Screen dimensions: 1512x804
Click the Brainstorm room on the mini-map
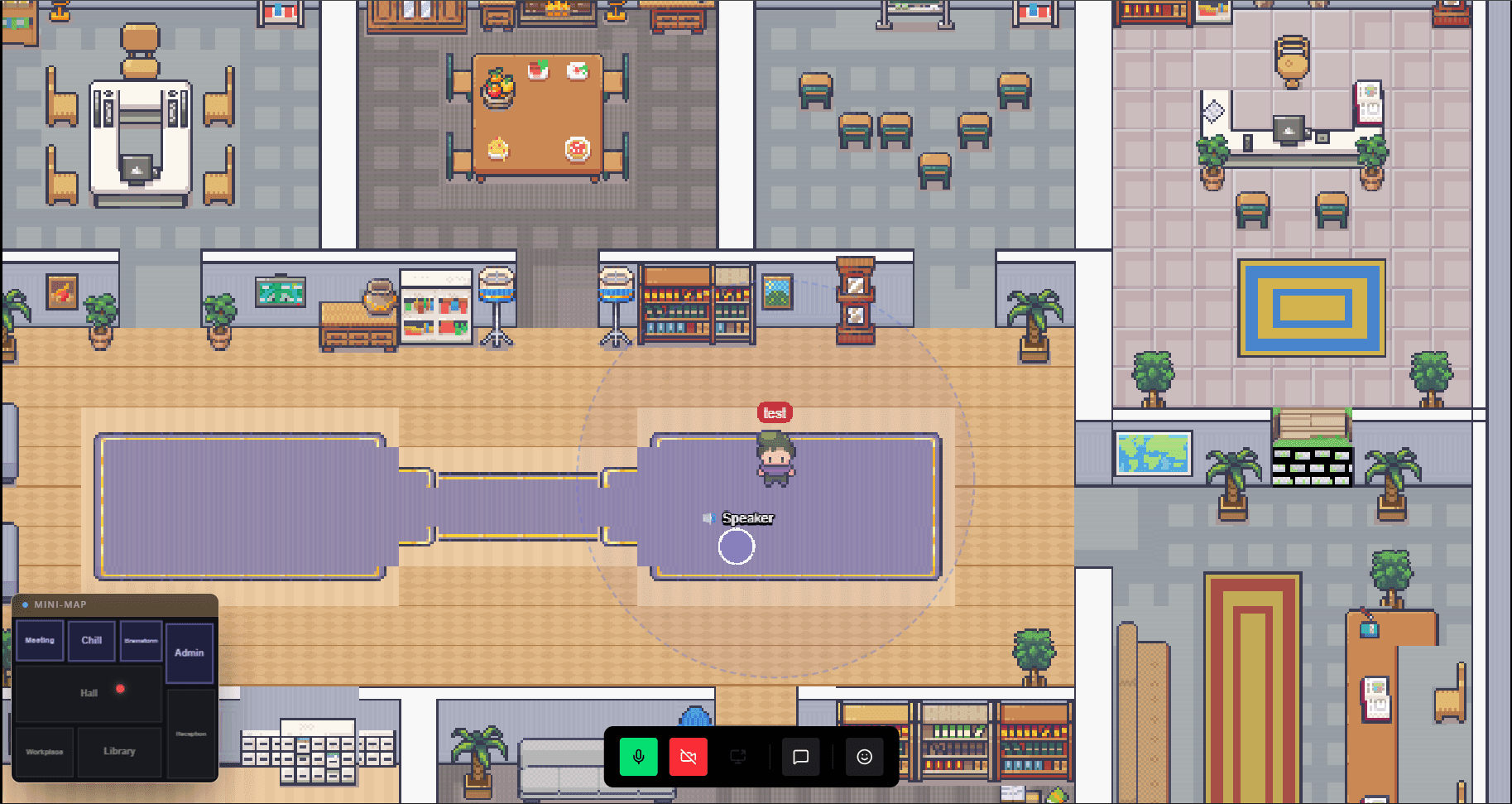pos(140,640)
